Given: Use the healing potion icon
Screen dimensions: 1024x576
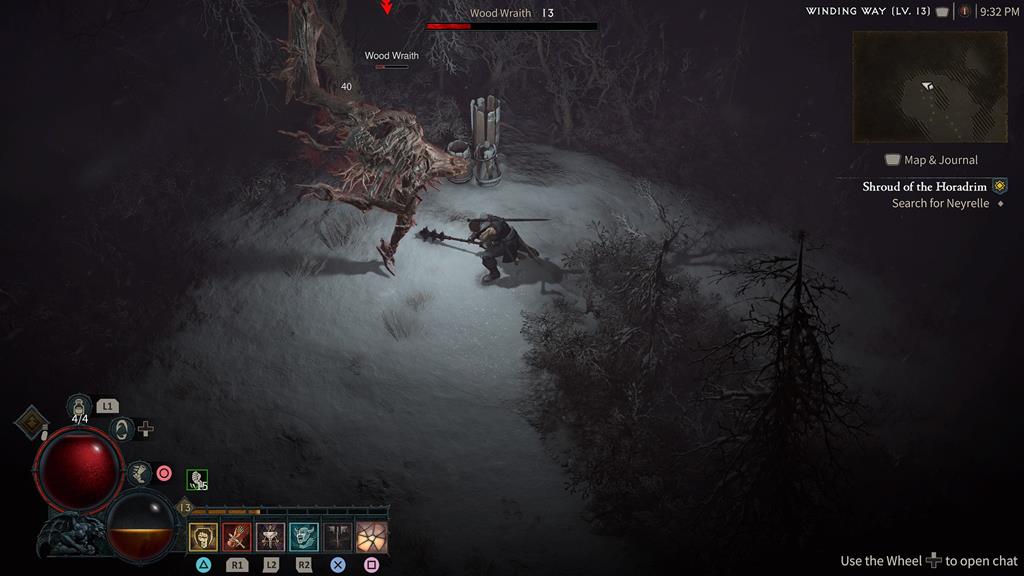Looking at the screenshot, I should [x=80, y=406].
